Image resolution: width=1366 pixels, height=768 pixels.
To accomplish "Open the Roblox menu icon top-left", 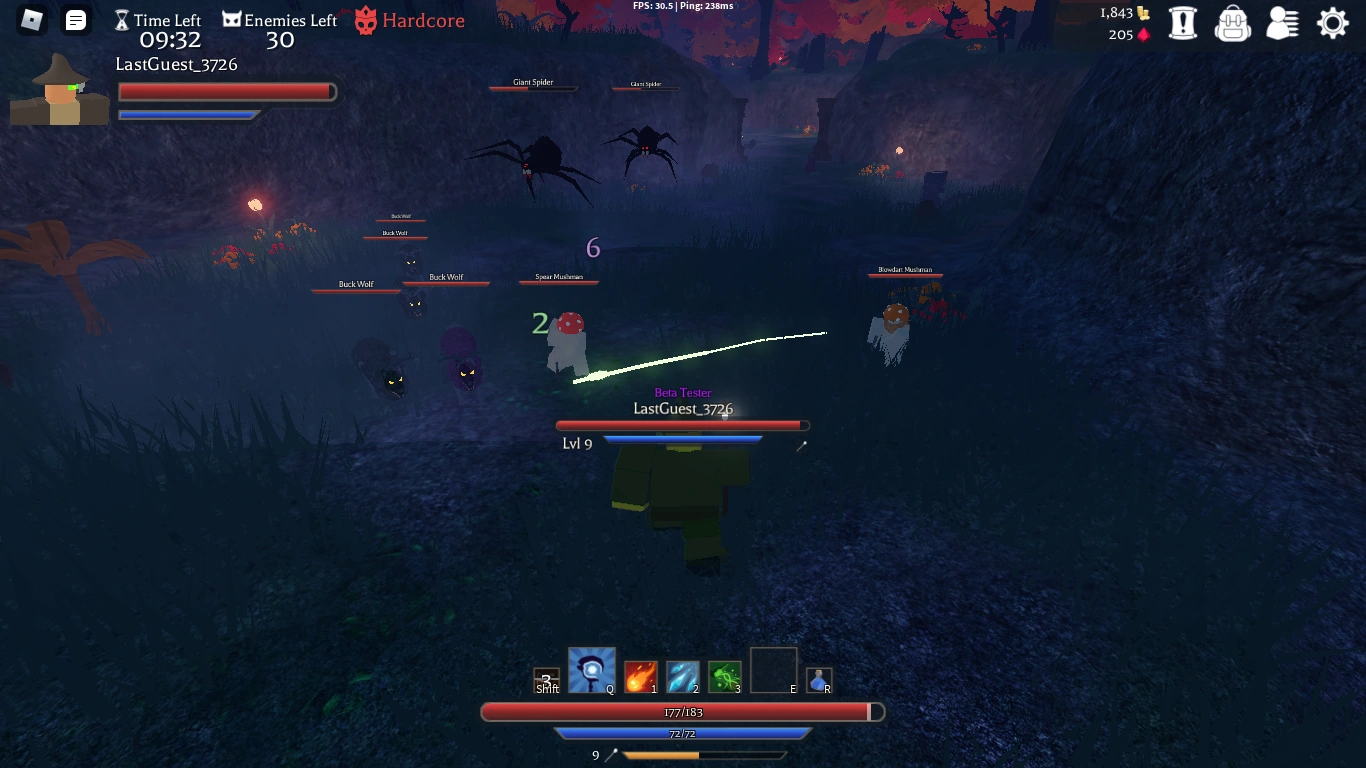I will coord(31,19).
